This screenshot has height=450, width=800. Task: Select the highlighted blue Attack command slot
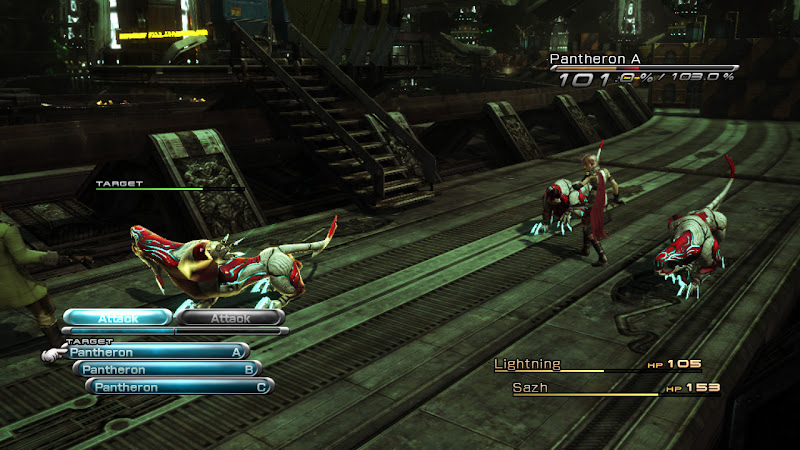(118, 318)
